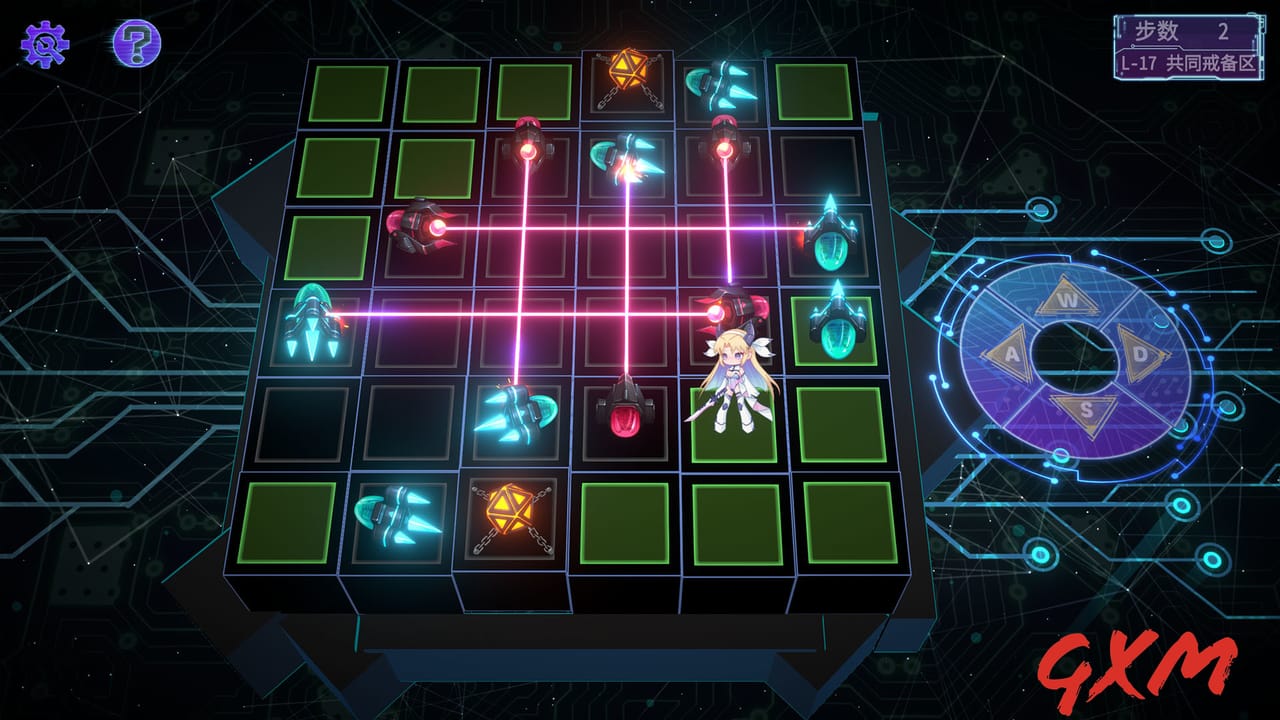Click the orange chained crystal at board top

(x=628, y=72)
